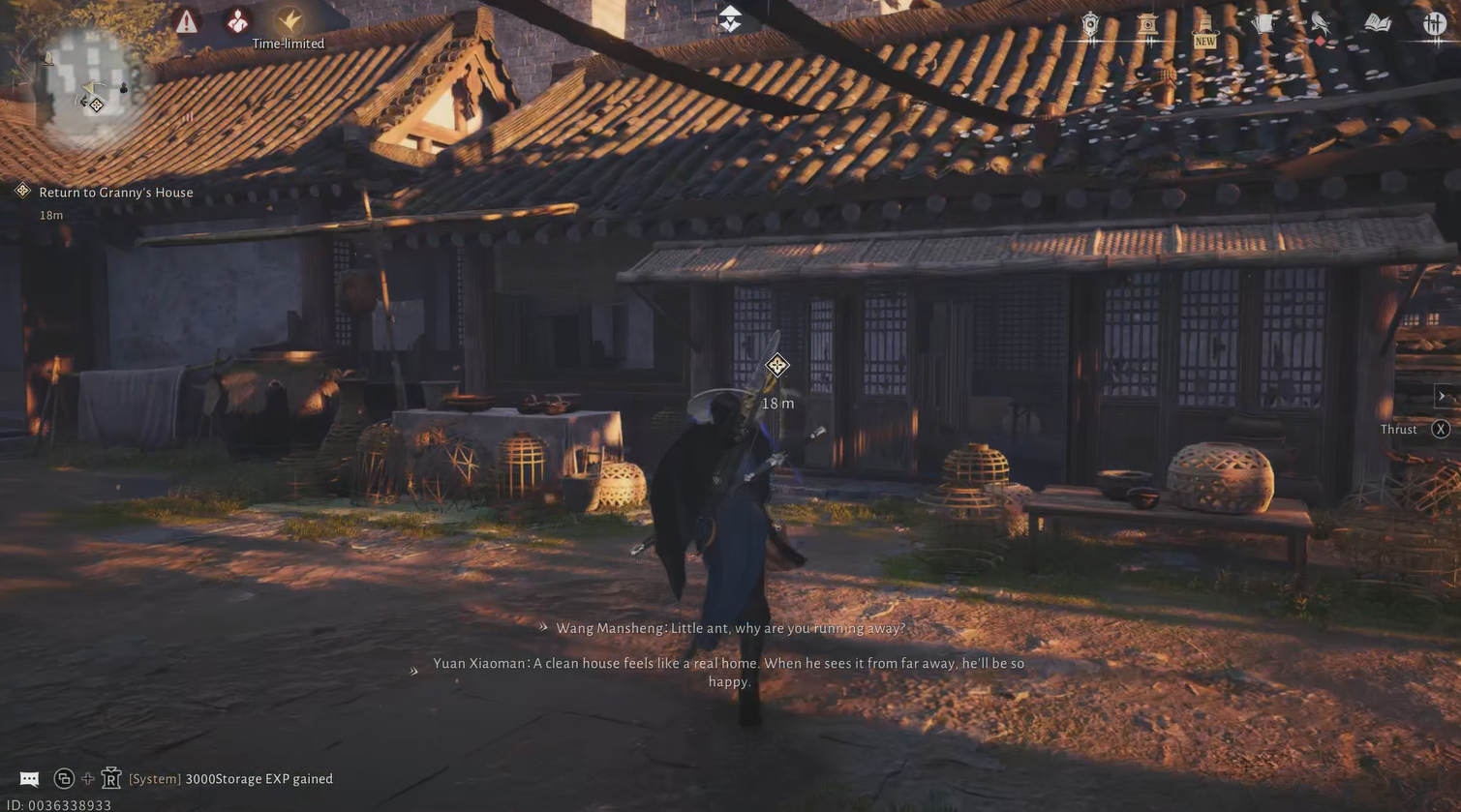Open the red character figure icon

tap(237, 21)
